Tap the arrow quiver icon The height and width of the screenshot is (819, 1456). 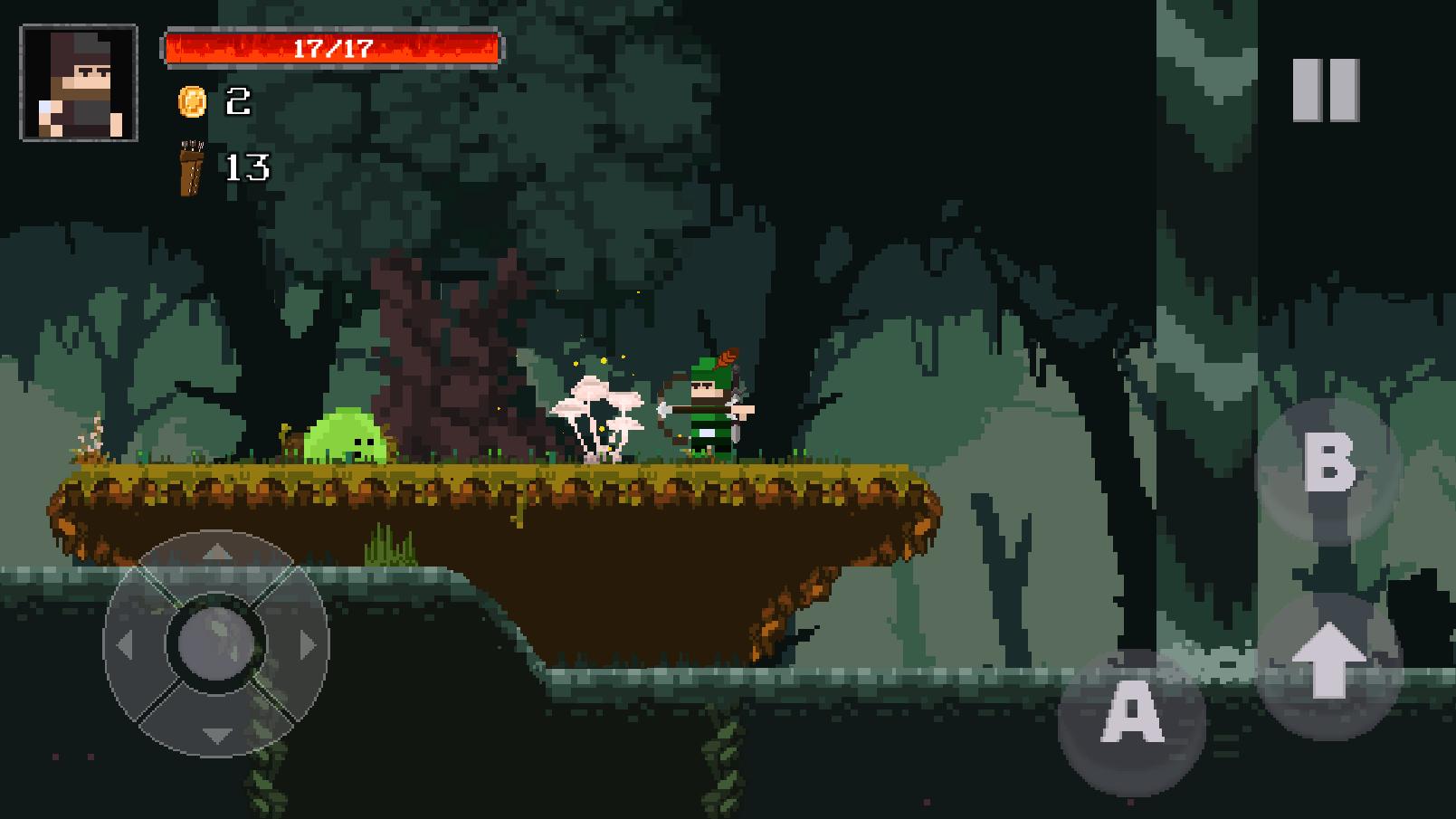coord(190,167)
